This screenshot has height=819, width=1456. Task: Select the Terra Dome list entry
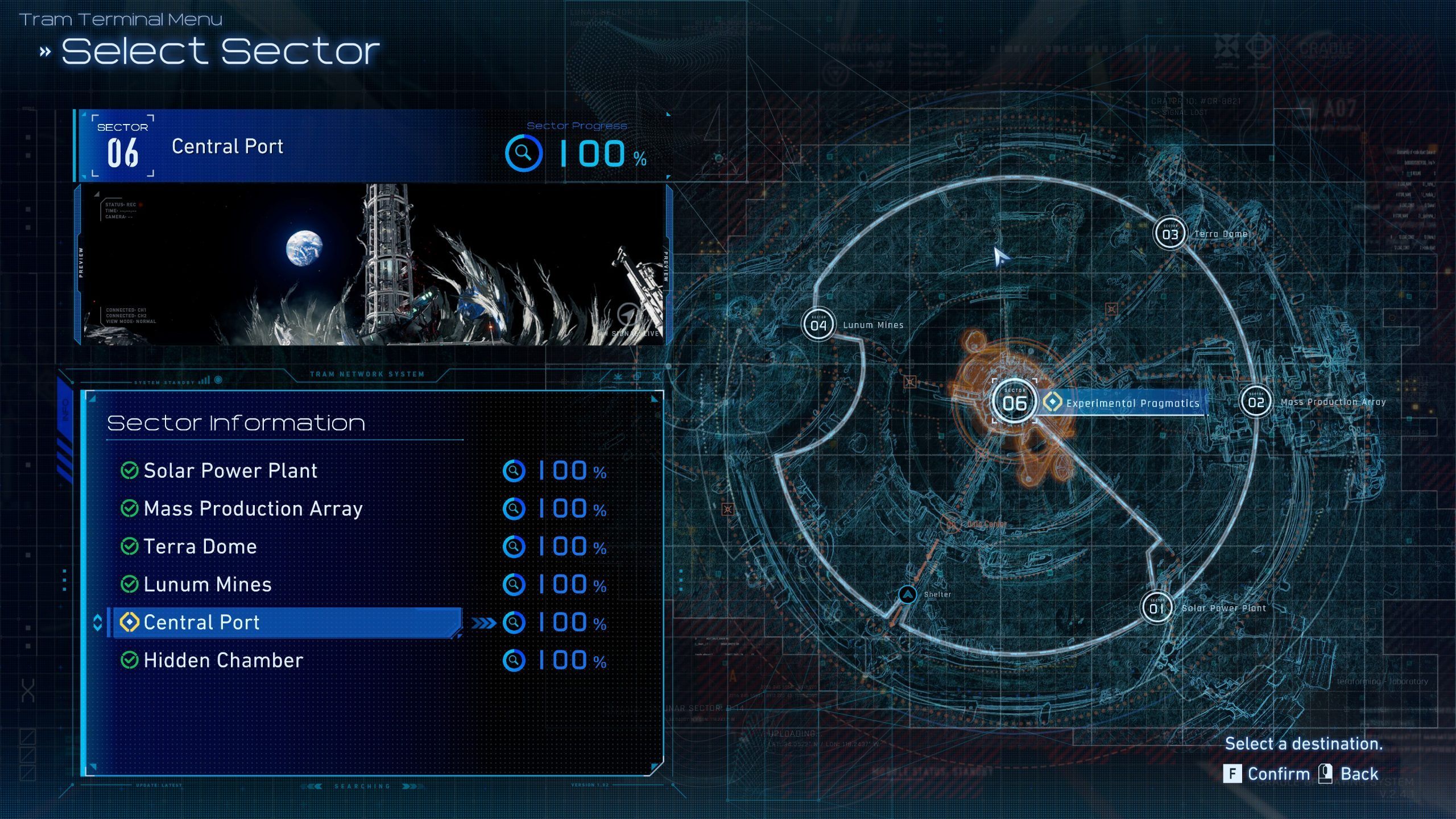click(200, 547)
